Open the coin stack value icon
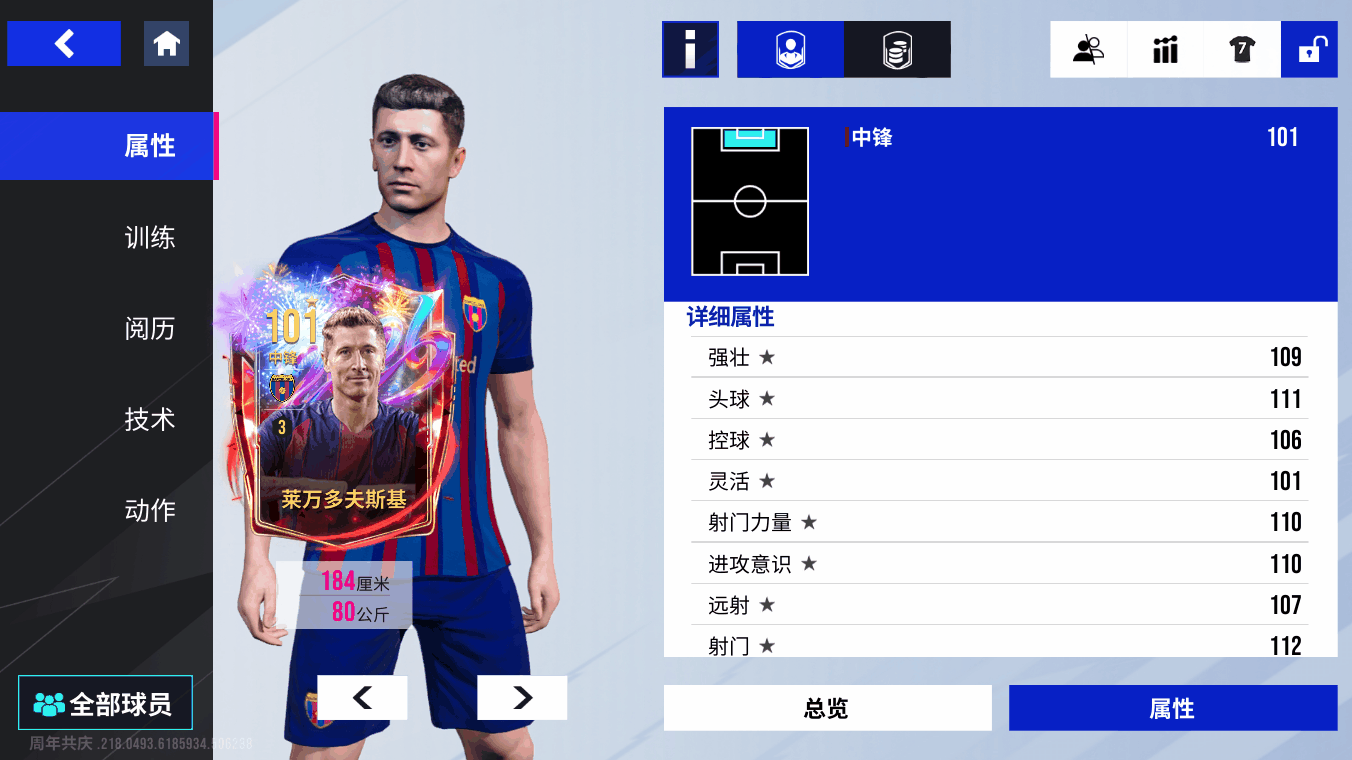The image size is (1352, 760). (x=897, y=49)
